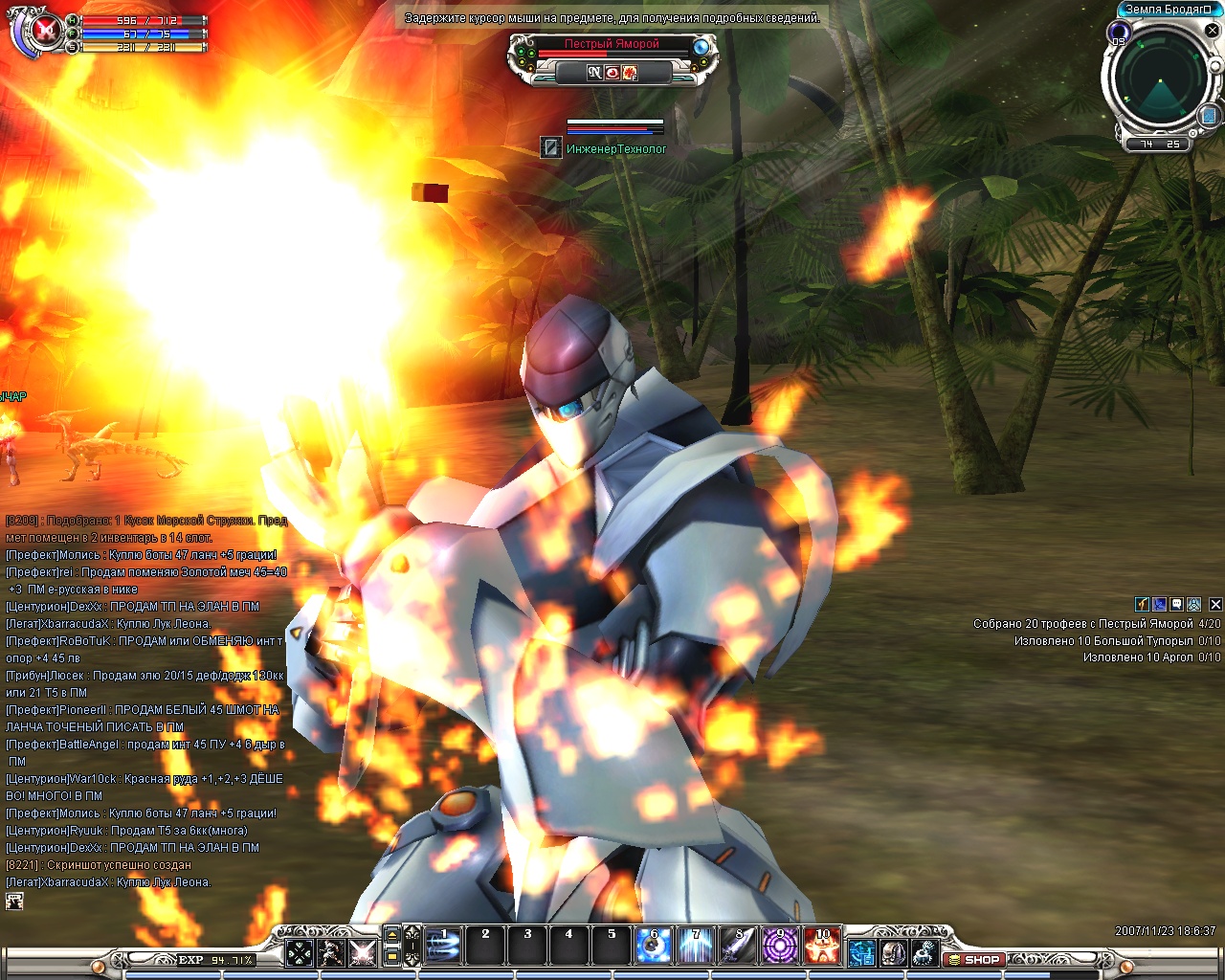Trigger the blade skill in slot 8

pos(738,946)
